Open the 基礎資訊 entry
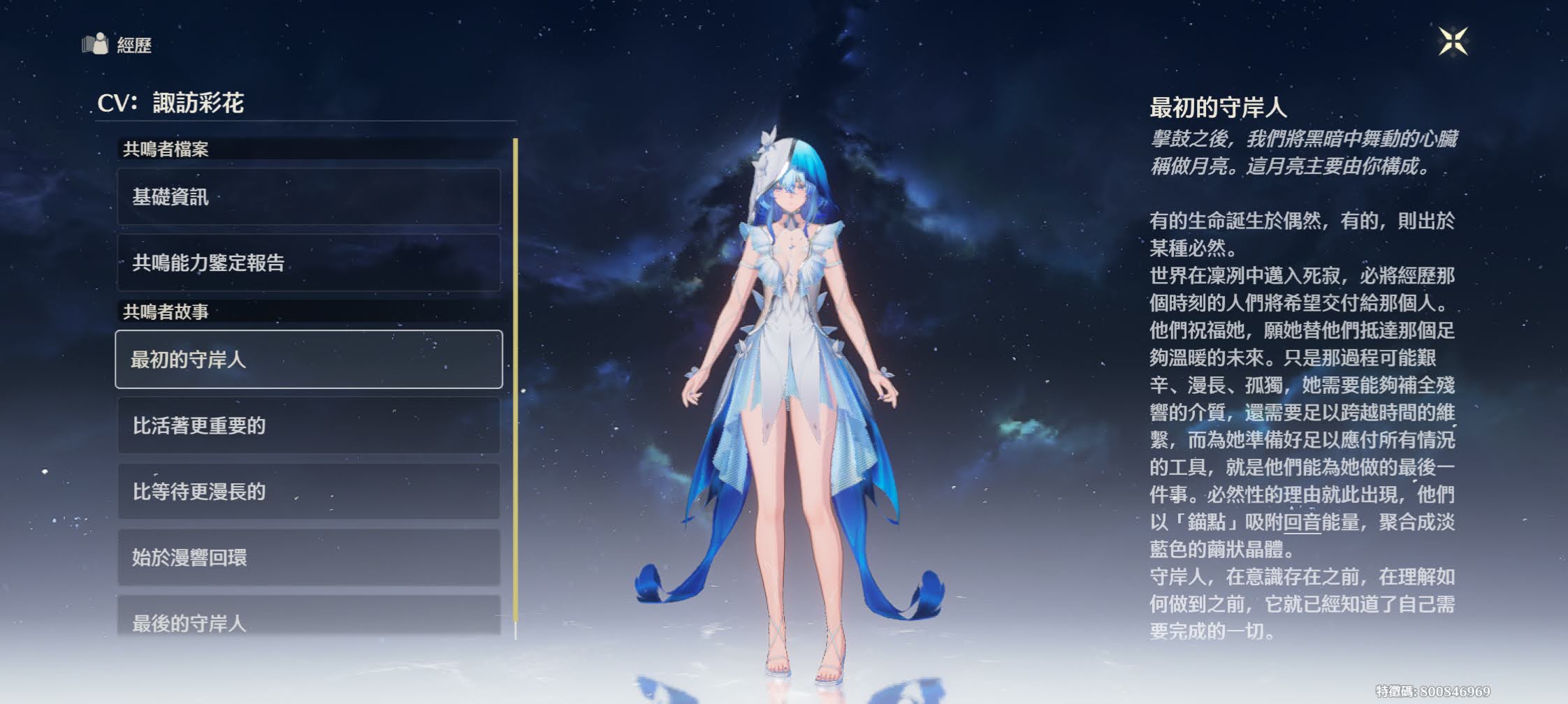1568x704 pixels. (x=308, y=197)
